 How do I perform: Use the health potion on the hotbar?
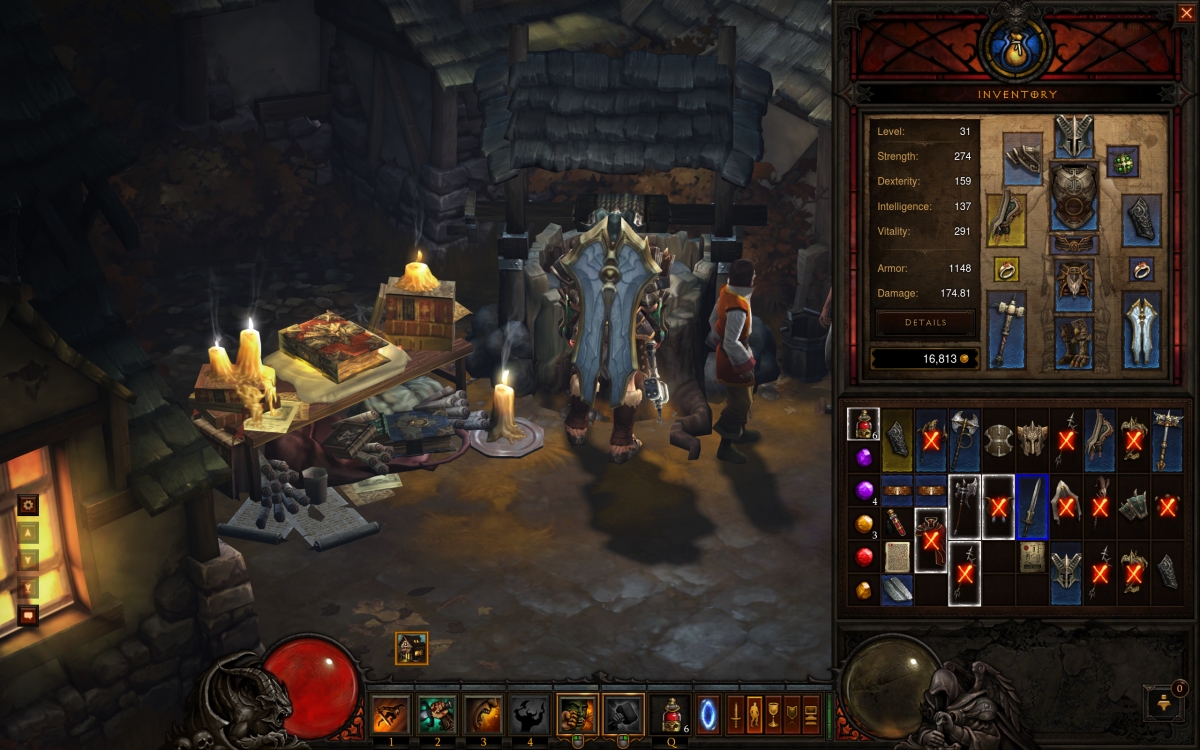tap(668, 715)
